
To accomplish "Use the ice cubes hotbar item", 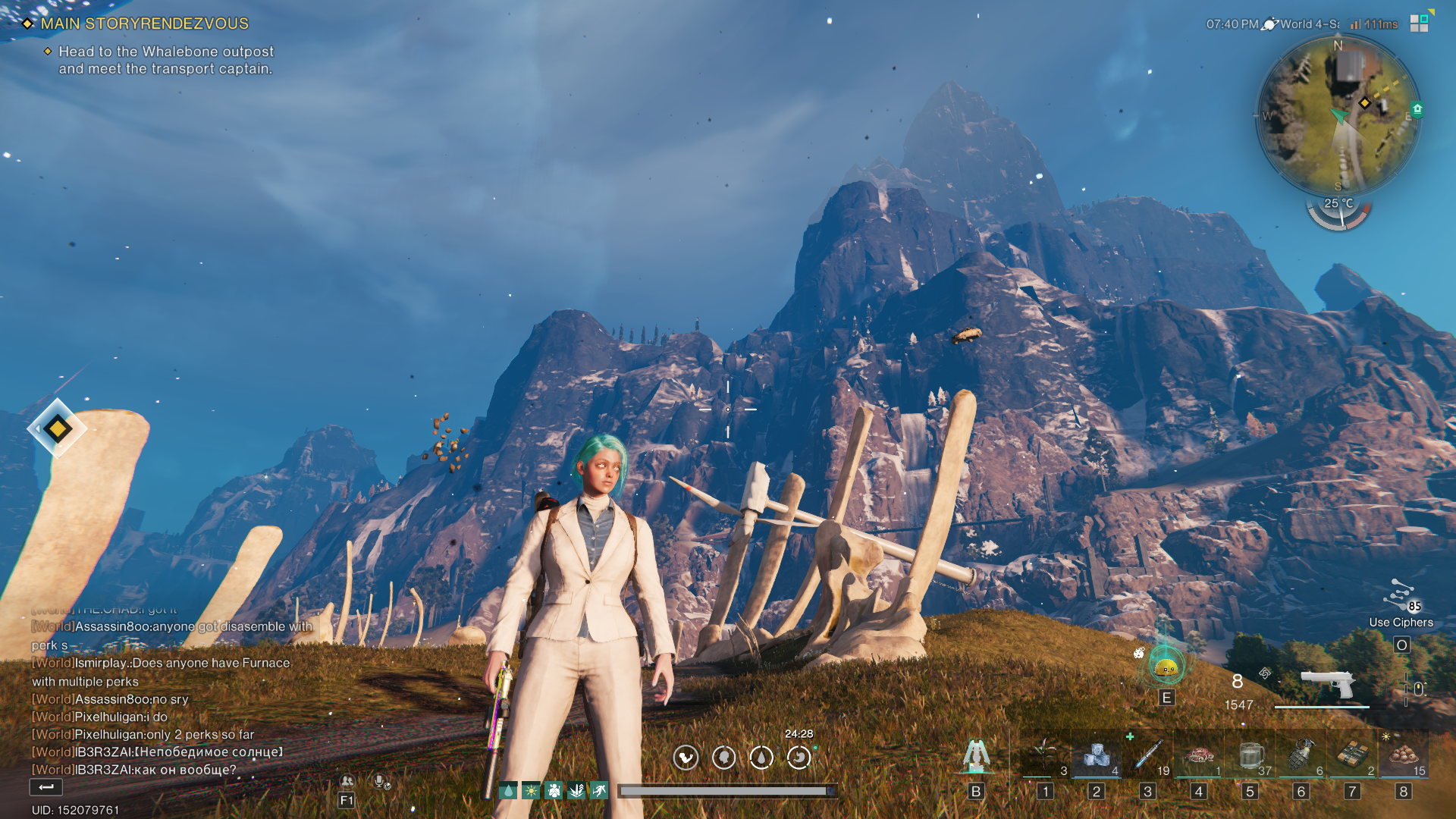I will tap(1097, 755).
